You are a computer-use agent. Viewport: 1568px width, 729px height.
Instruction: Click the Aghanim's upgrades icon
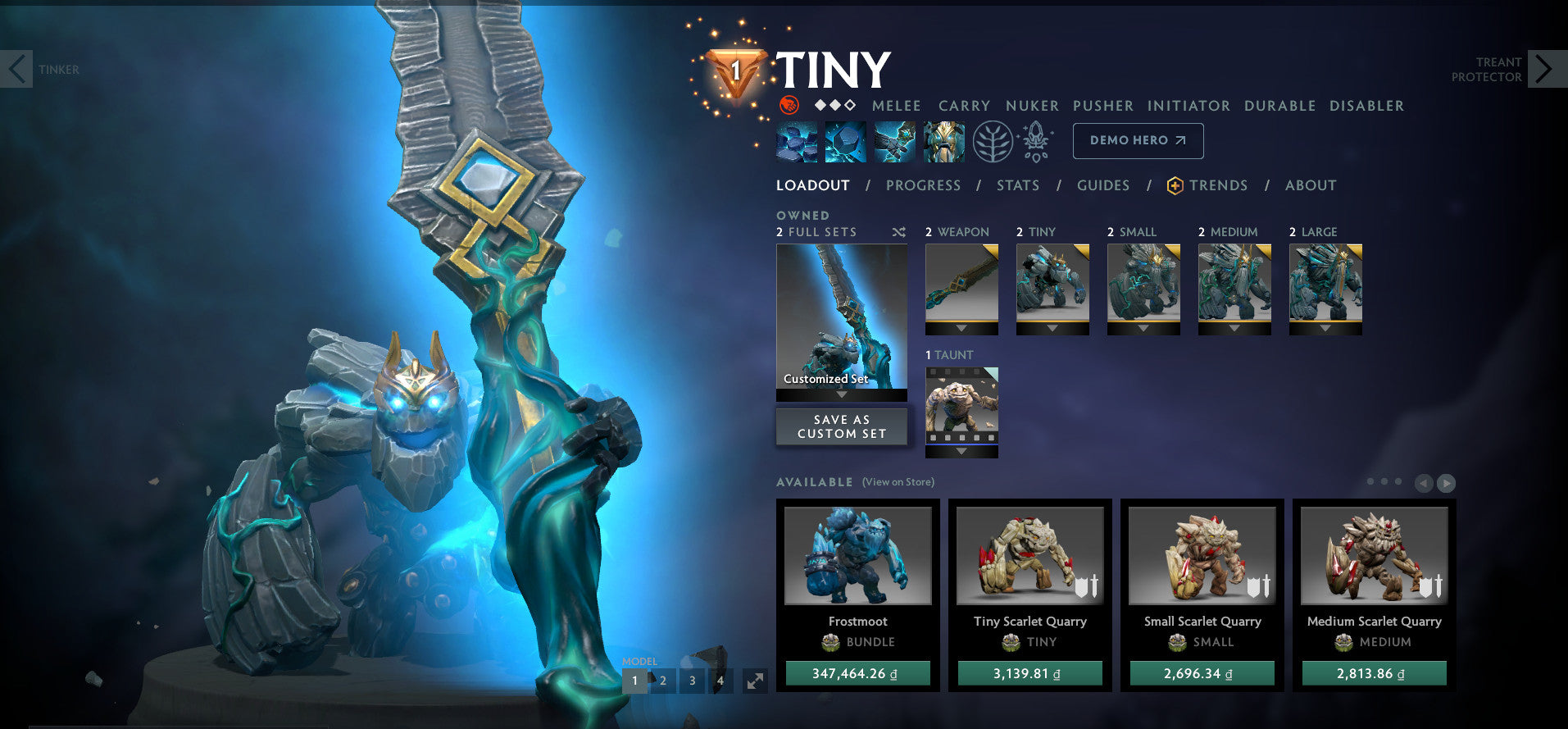tap(1035, 140)
